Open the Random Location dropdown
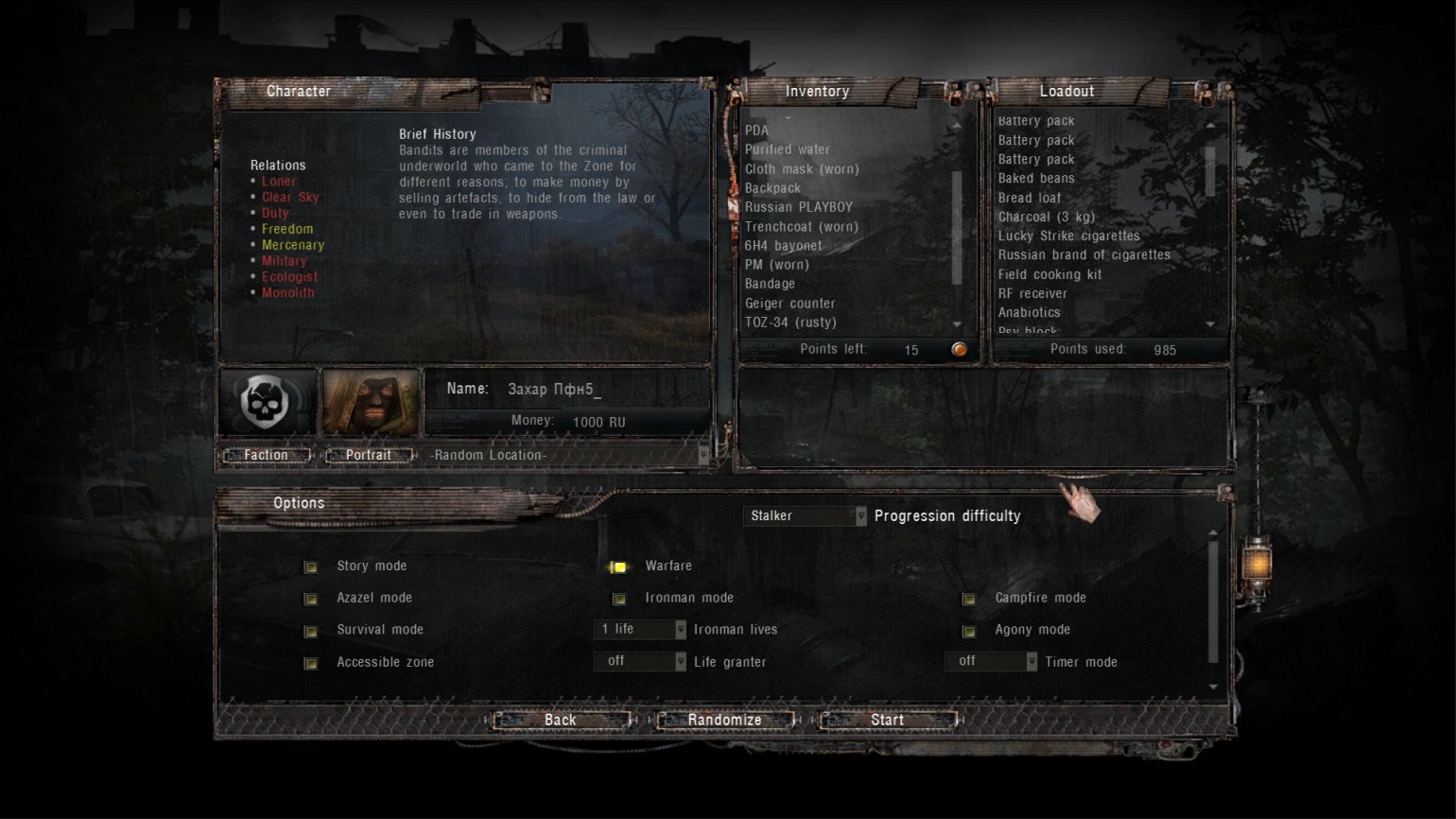This screenshot has width=1456, height=819. (567, 455)
